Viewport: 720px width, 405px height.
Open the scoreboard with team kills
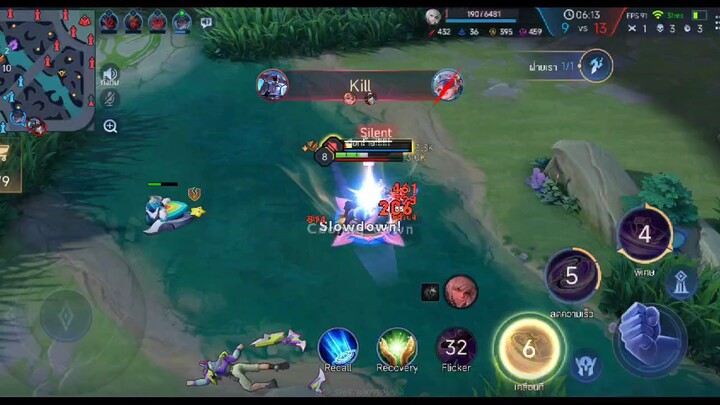(585, 28)
